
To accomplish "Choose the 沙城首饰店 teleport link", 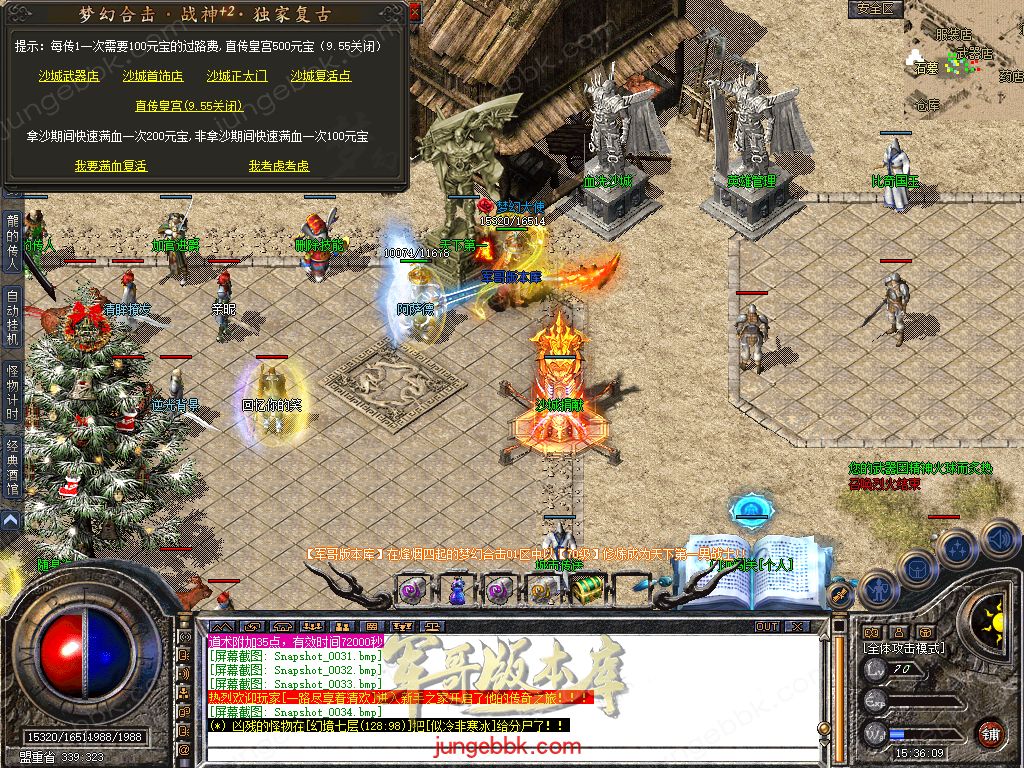I will (x=153, y=76).
